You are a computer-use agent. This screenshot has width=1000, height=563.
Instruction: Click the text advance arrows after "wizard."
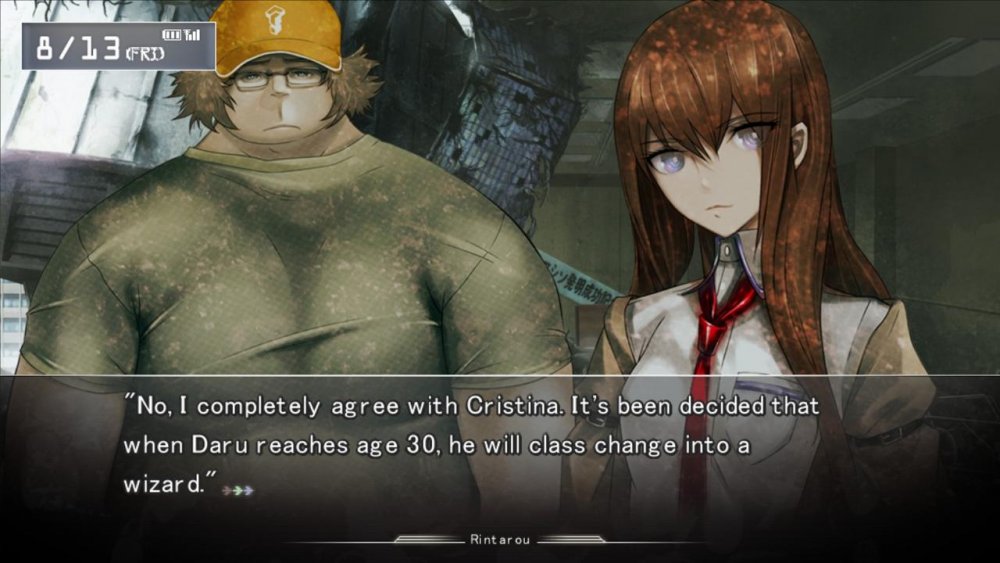[x=238, y=490]
